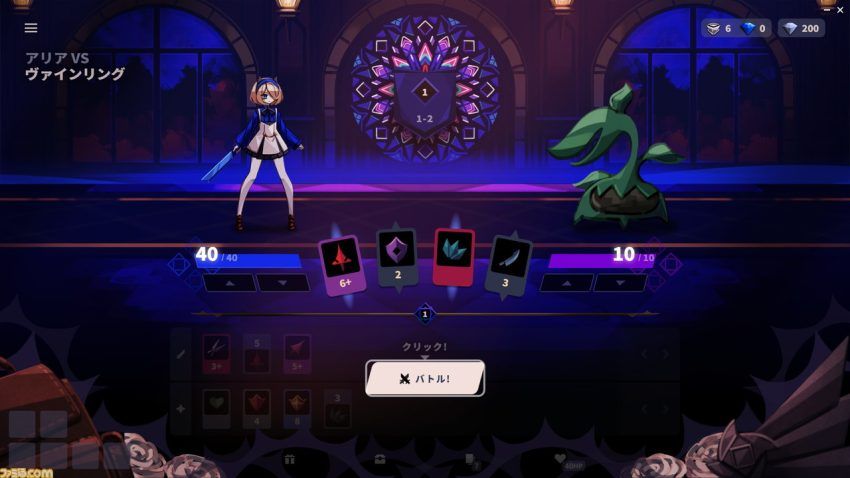Image resolution: width=850 pixels, height=478 pixels.
Task: Click the heart 40HP icon
Action: tap(561, 459)
